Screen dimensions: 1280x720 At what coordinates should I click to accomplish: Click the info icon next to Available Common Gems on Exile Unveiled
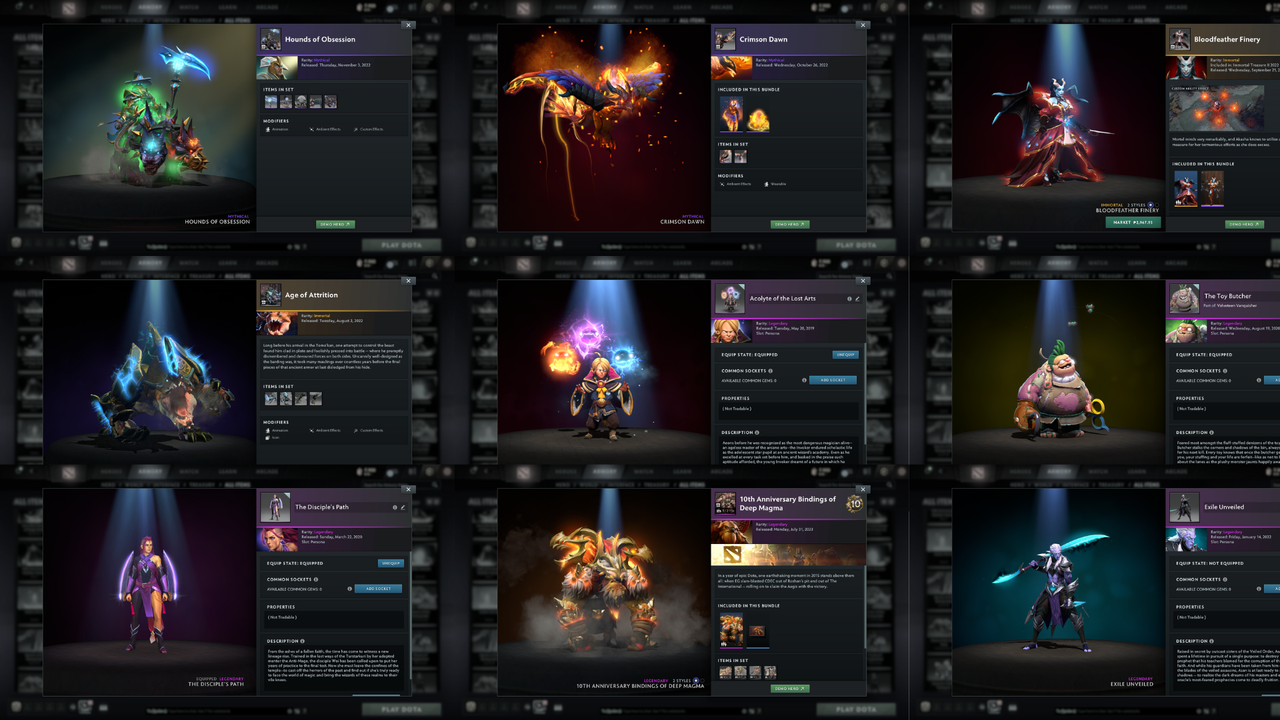1259,589
